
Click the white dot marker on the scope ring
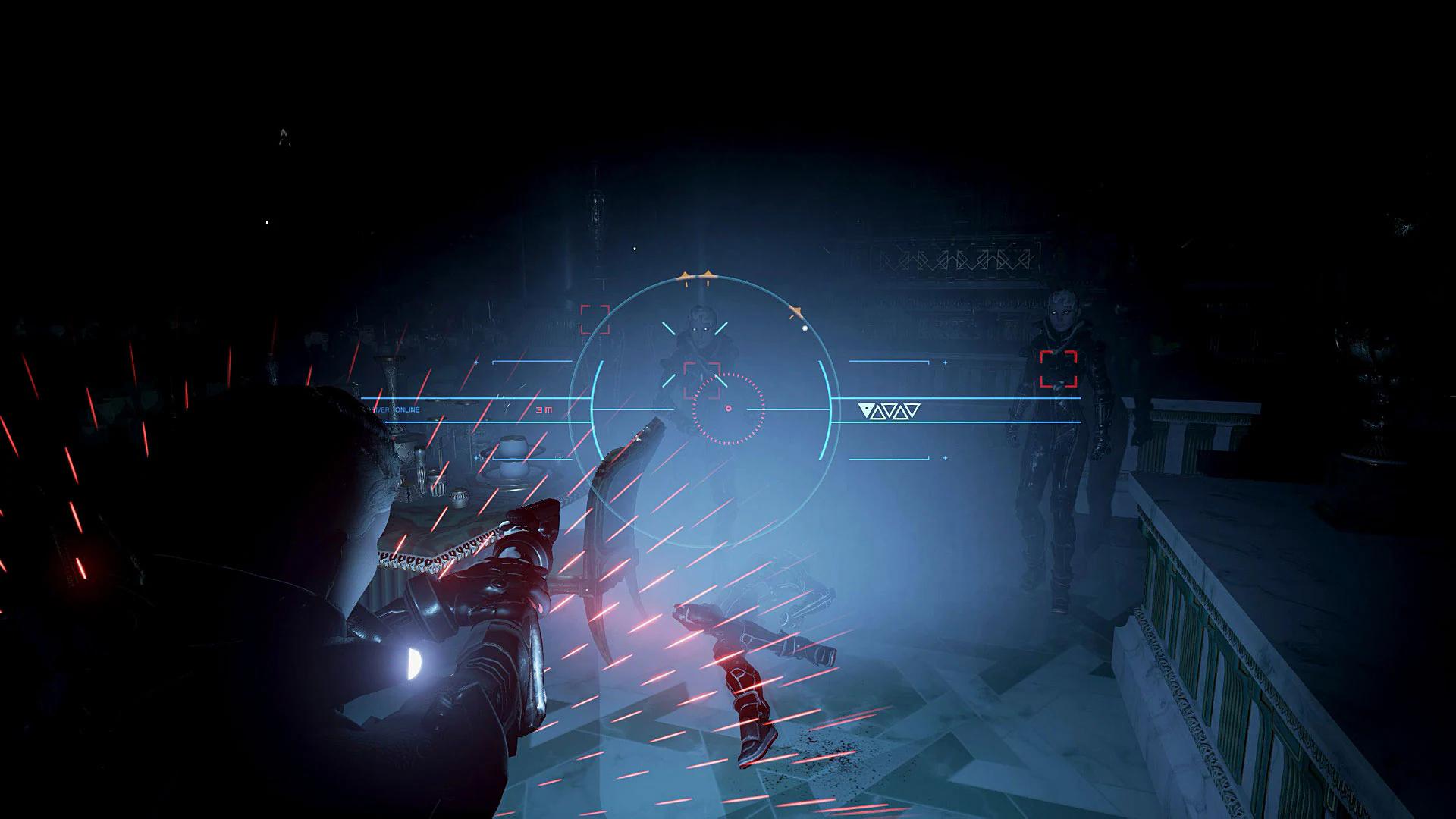coord(805,328)
